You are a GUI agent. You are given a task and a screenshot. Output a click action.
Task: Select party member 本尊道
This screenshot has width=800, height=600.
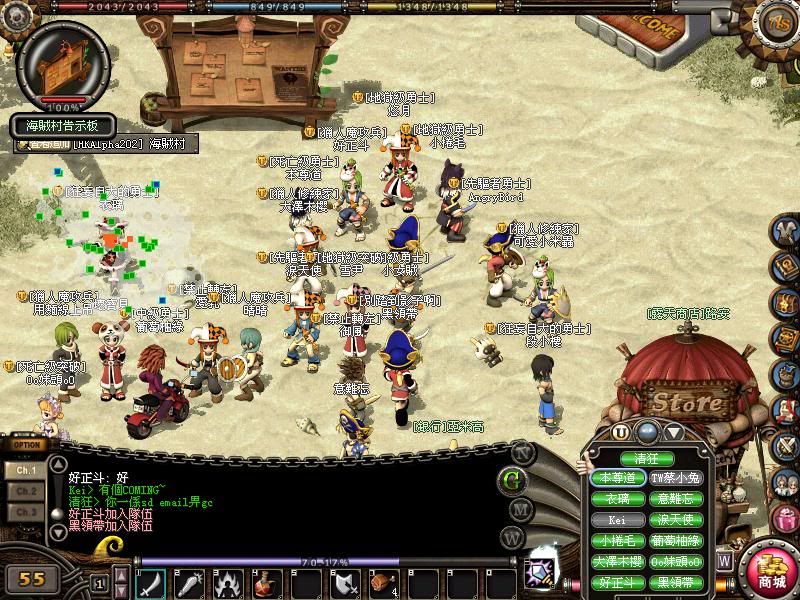[617, 478]
